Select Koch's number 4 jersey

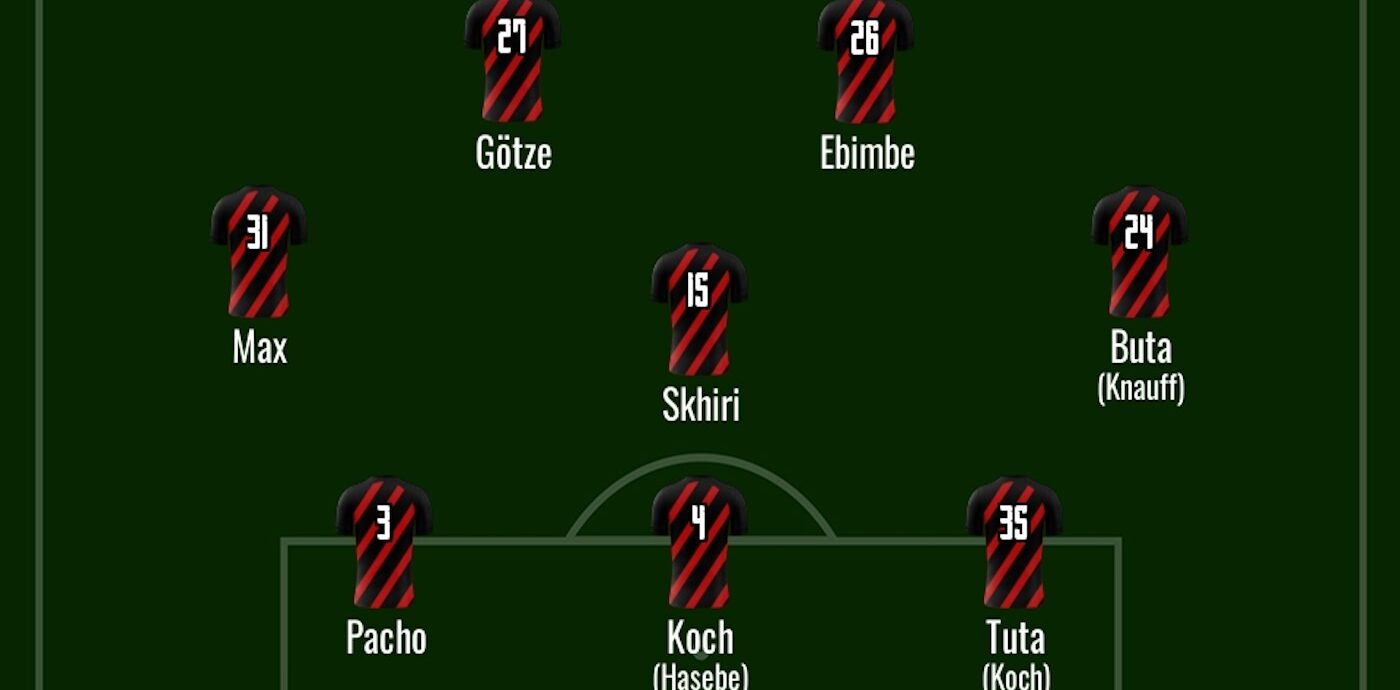point(699,543)
